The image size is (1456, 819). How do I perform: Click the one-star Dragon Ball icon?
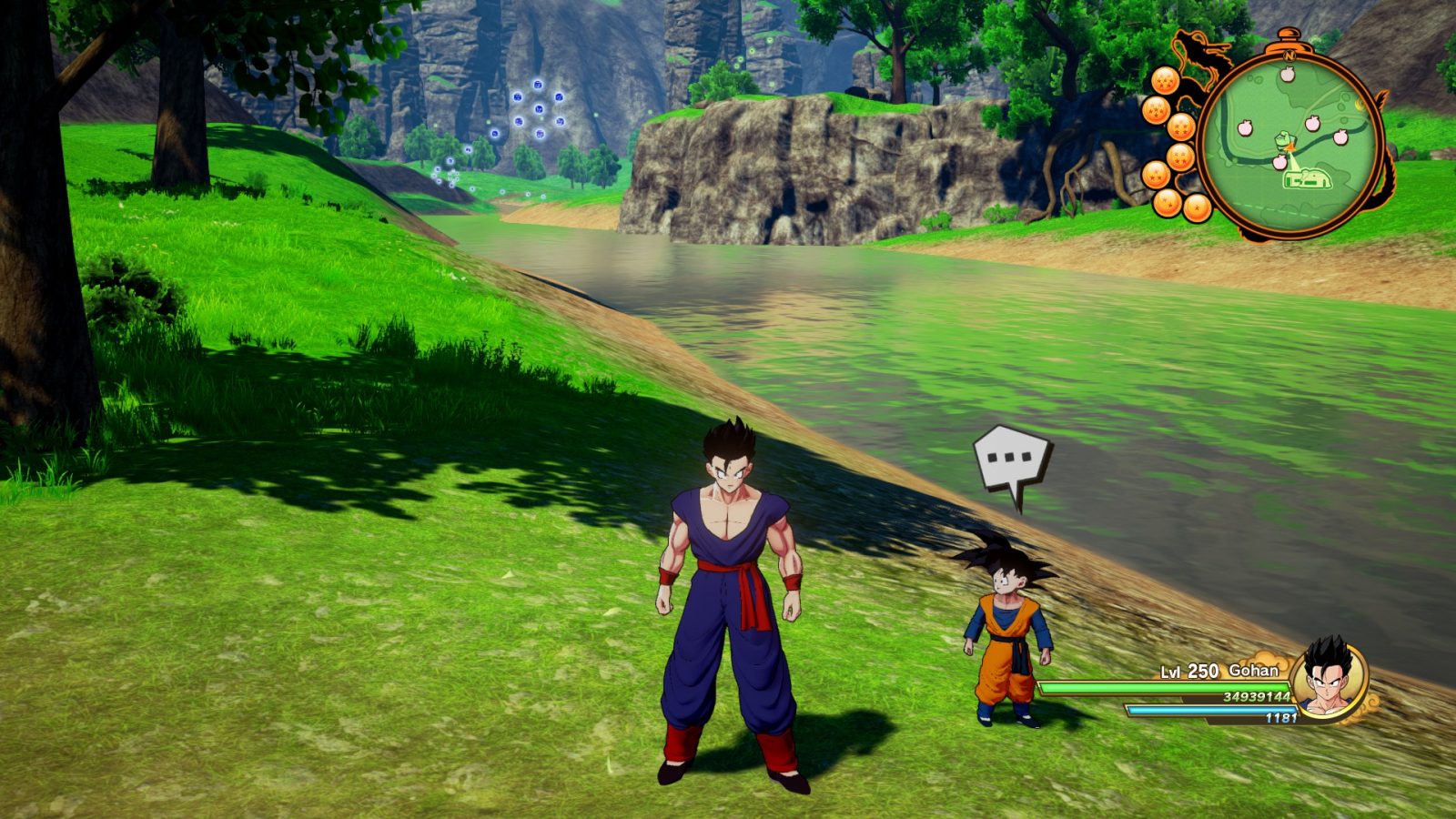(x=1197, y=208)
